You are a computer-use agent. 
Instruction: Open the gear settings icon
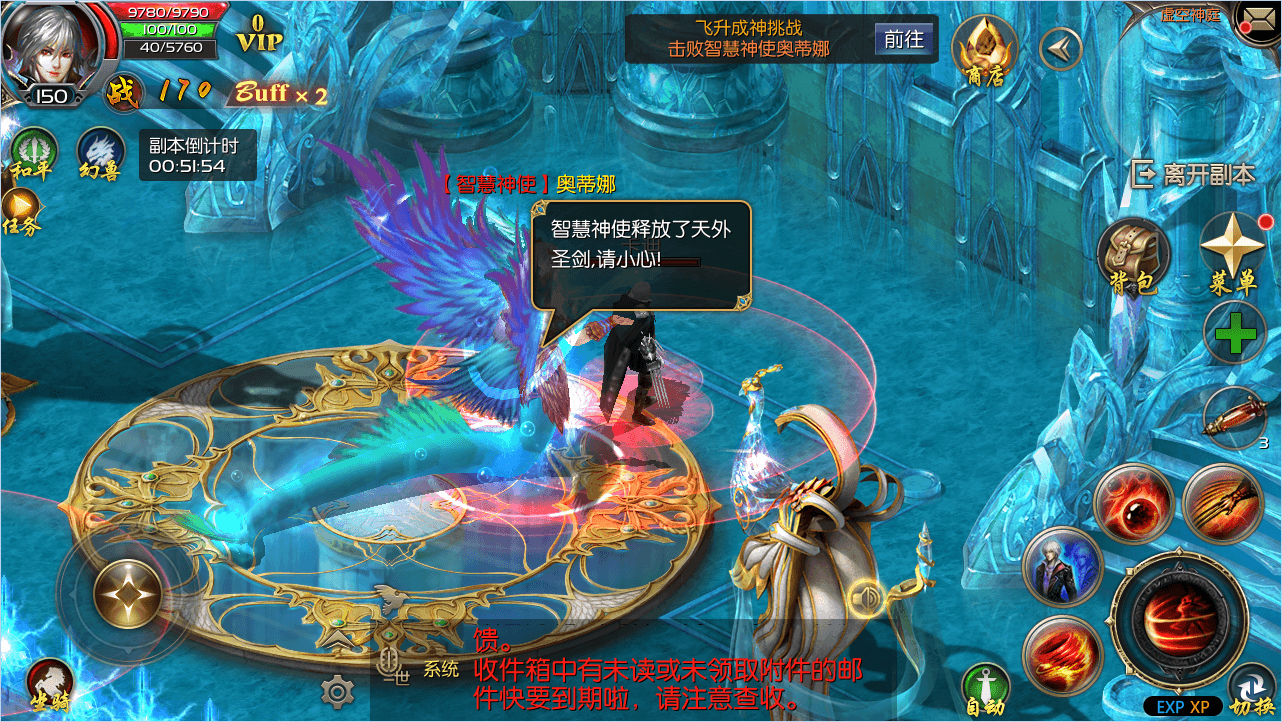pos(338,691)
